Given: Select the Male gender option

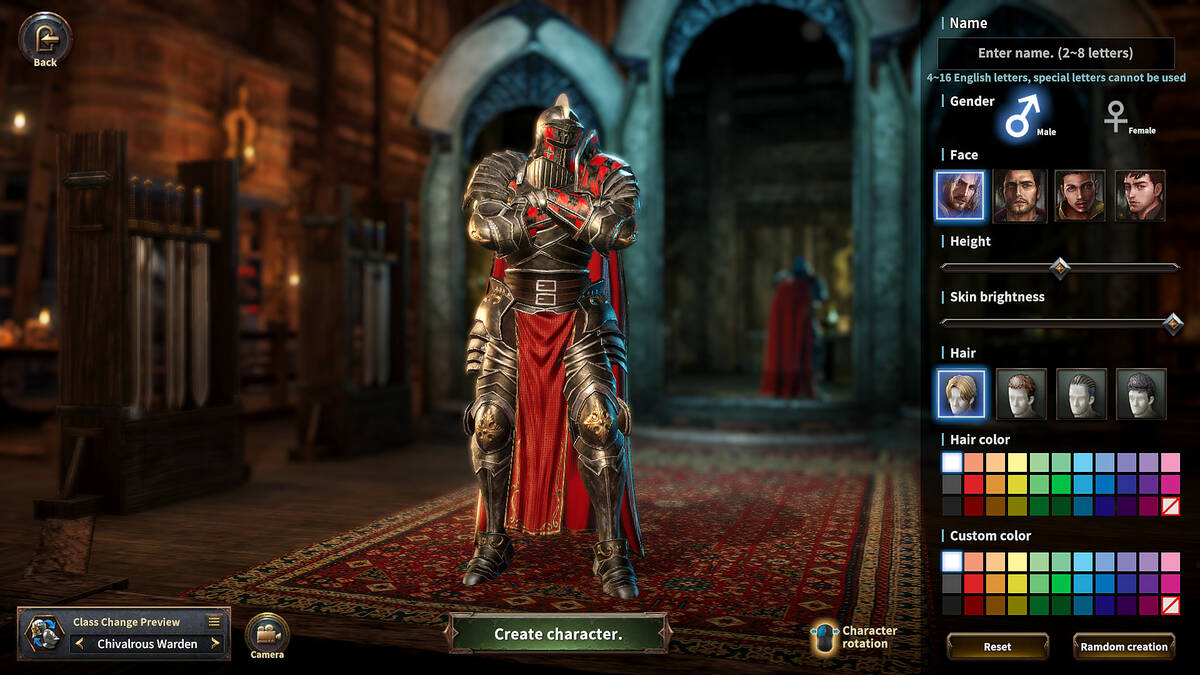Looking at the screenshot, I should (1022, 114).
